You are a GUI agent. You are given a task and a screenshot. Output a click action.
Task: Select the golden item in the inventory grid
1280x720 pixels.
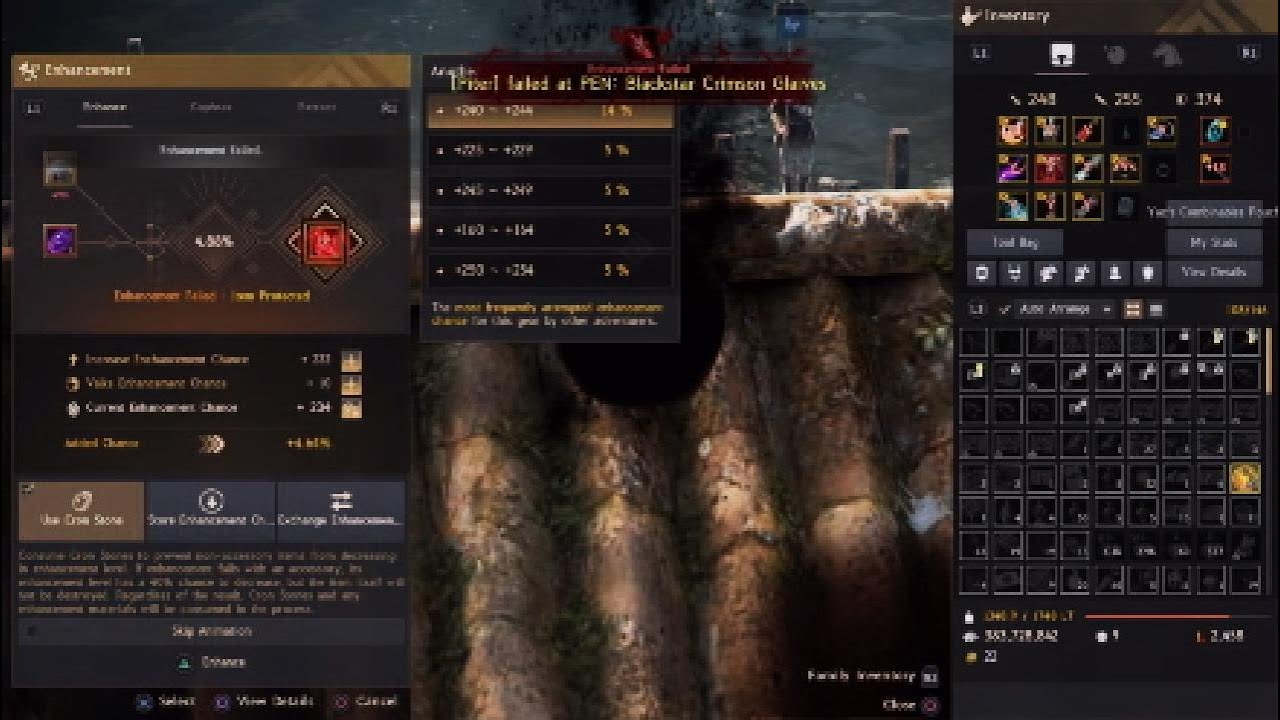tap(1244, 478)
